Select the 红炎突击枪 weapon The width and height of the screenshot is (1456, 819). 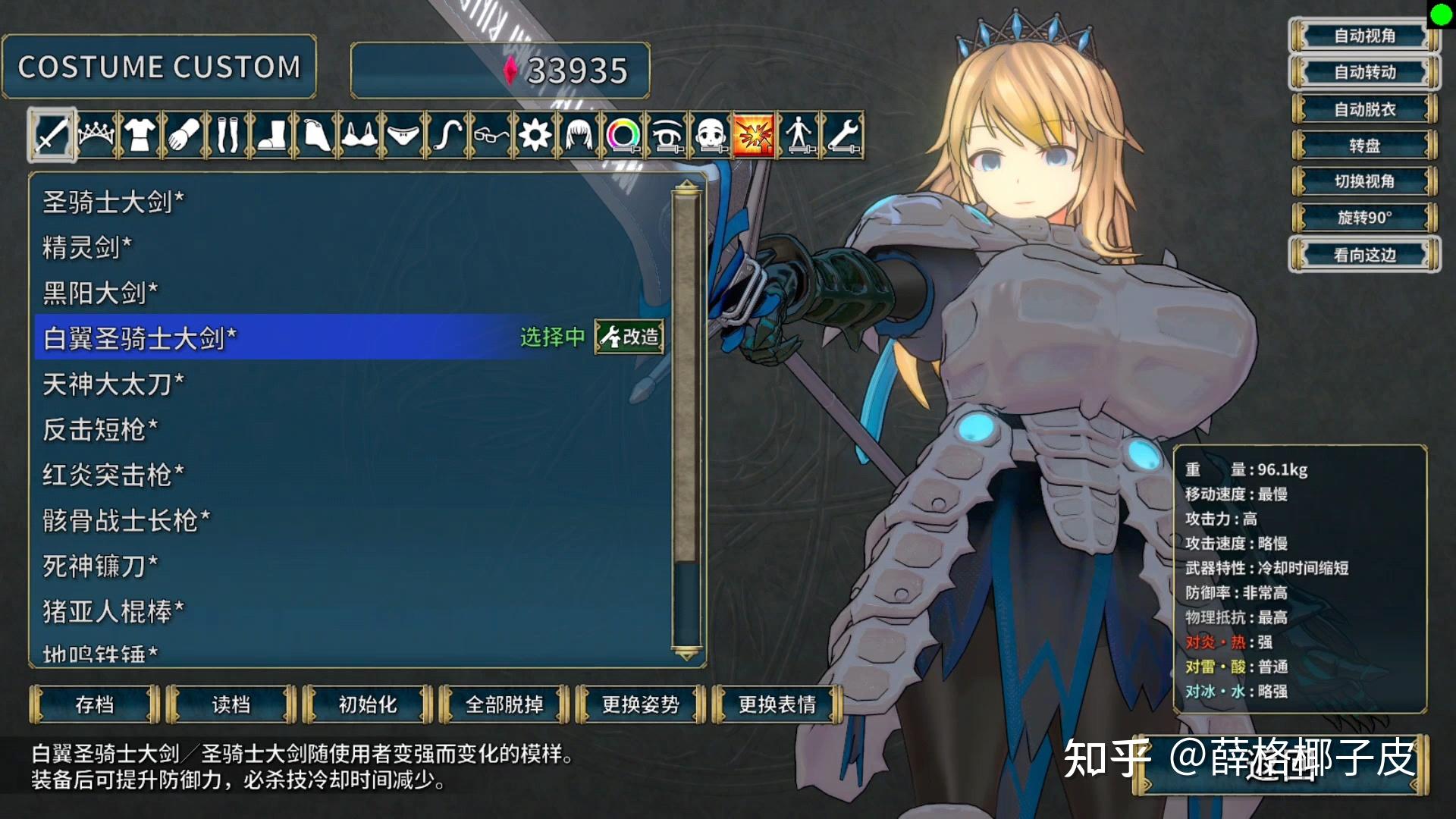coord(114,475)
